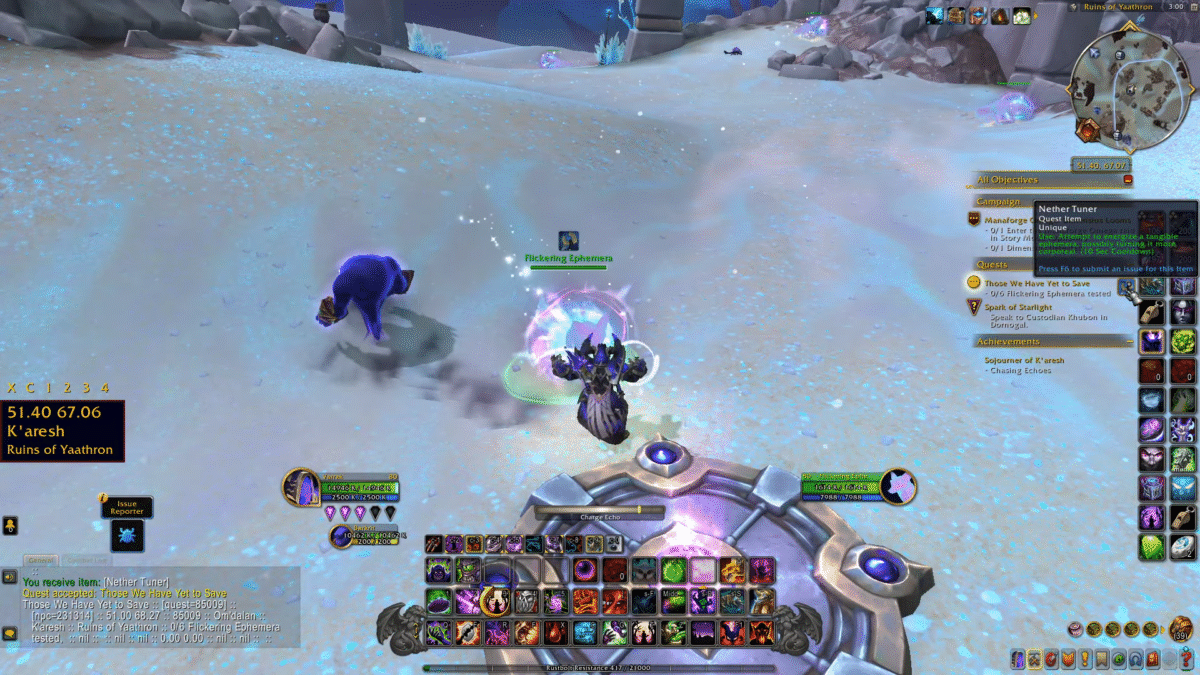Use the green hooded warlock ability
The width and height of the screenshot is (1200, 675).
point(439,571)
